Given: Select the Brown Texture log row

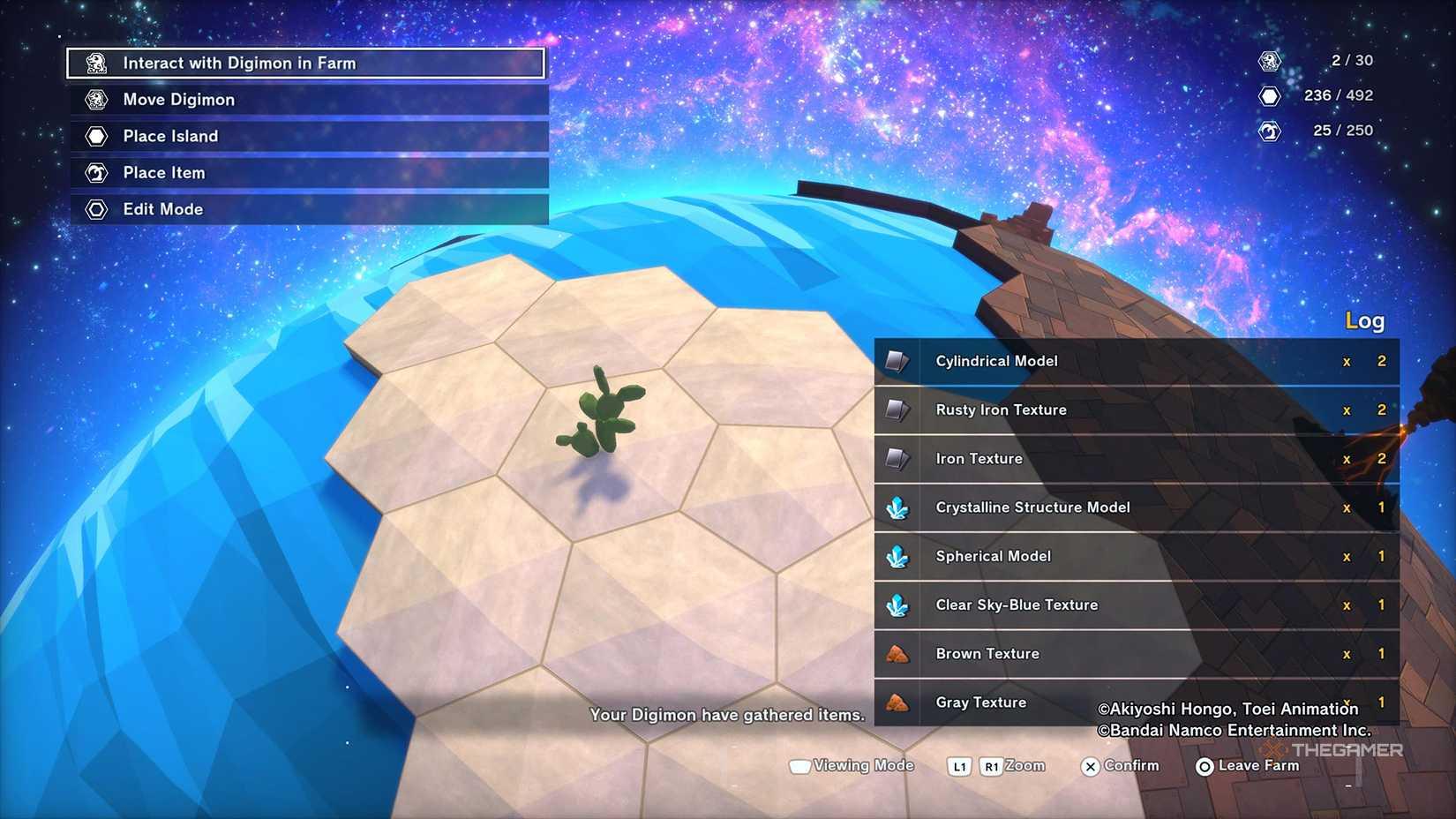Looking at the screenshot, I should (1136, 654).
